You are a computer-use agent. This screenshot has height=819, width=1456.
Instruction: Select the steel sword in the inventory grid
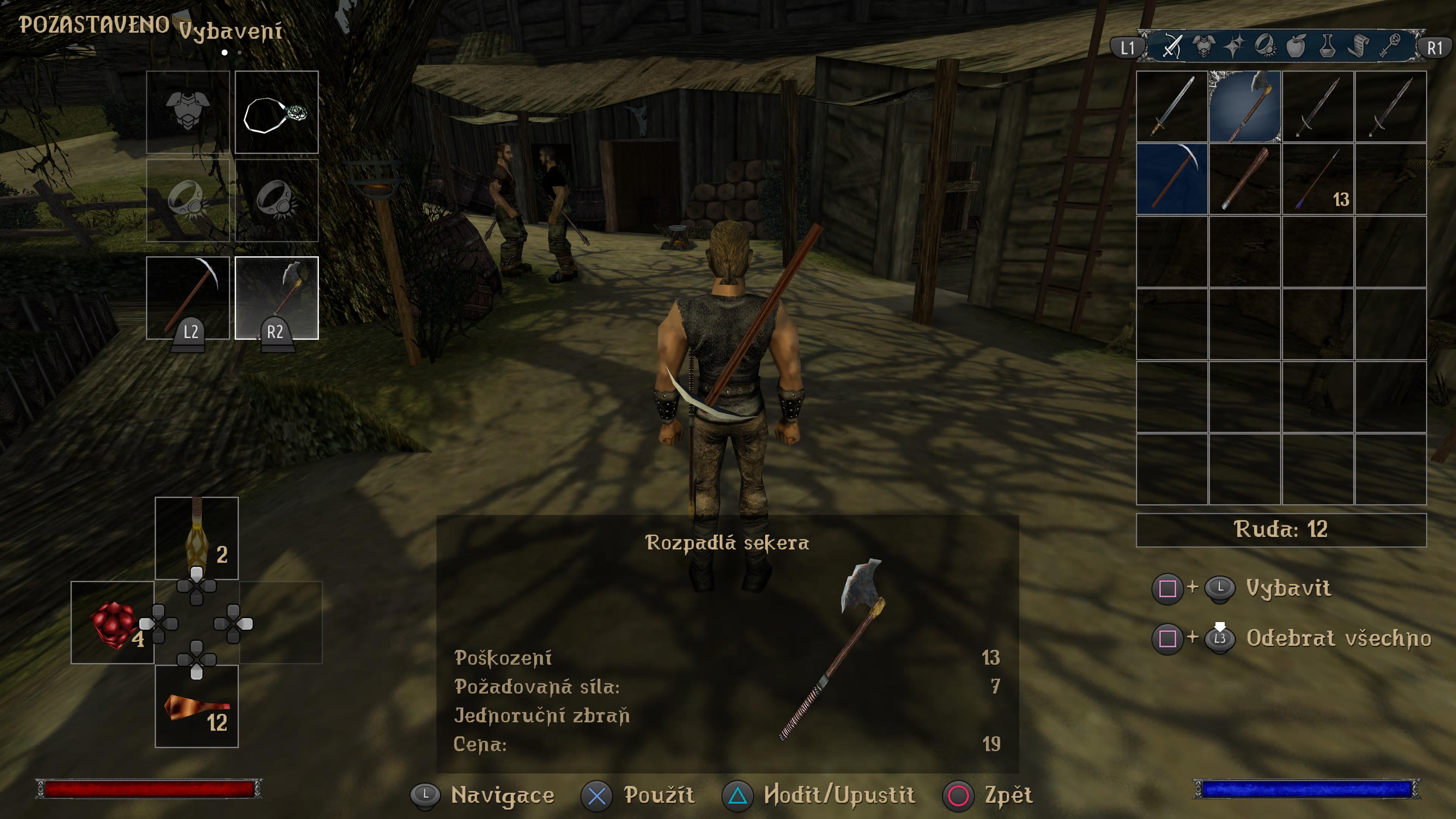[1172, 106]
